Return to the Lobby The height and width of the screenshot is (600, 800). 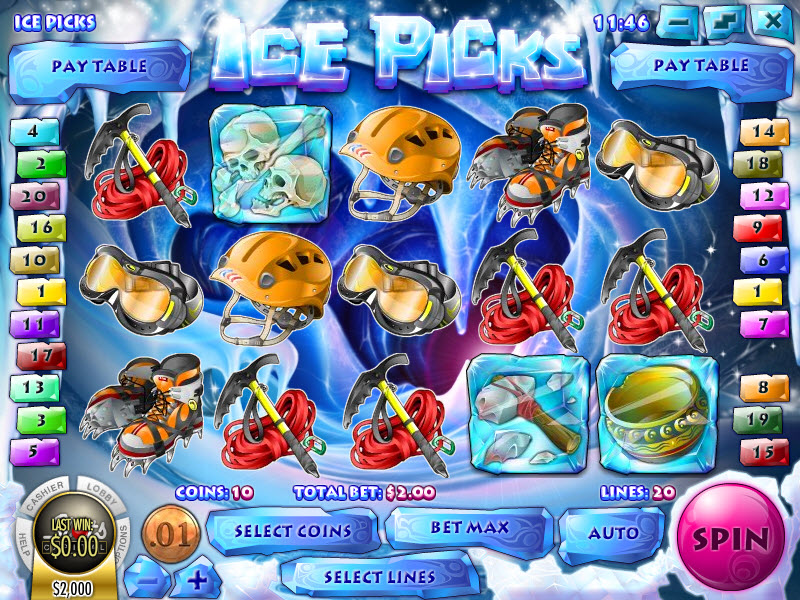click(x=99, y=494)
